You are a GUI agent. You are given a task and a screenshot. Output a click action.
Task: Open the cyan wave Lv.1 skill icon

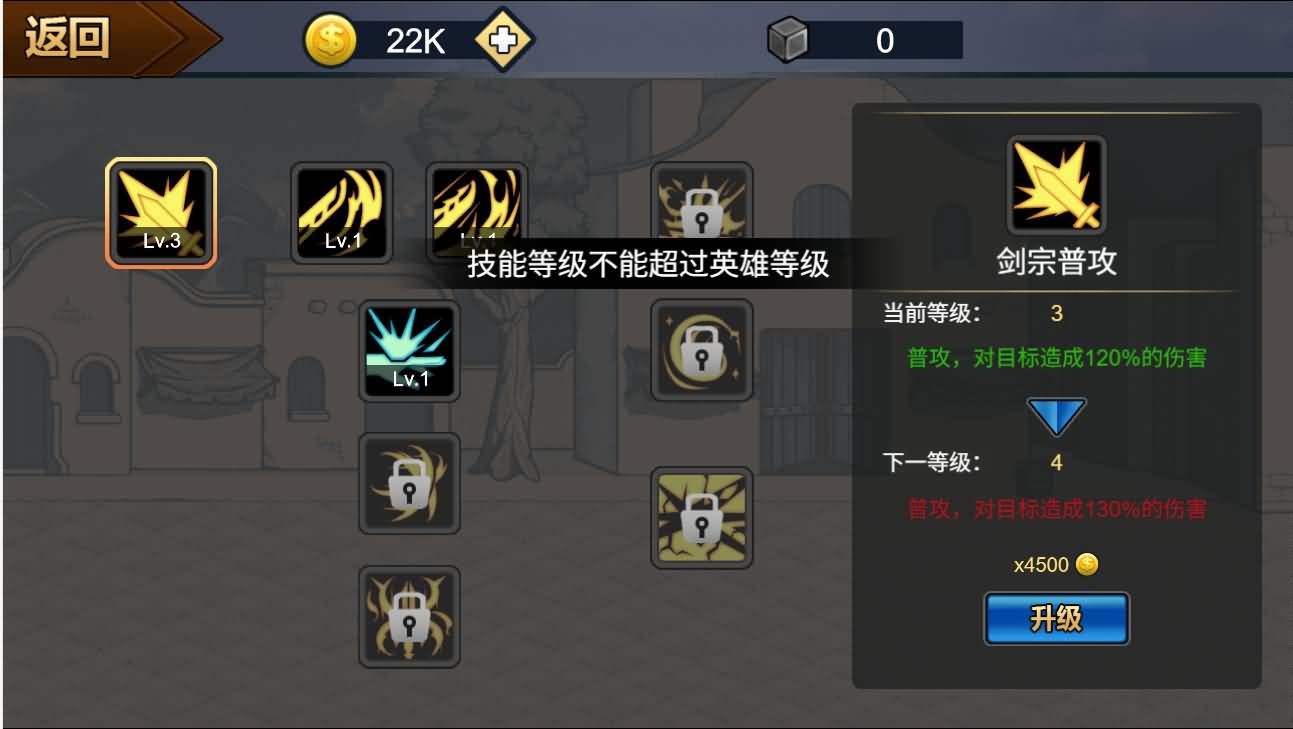click(x=408, y=350)
